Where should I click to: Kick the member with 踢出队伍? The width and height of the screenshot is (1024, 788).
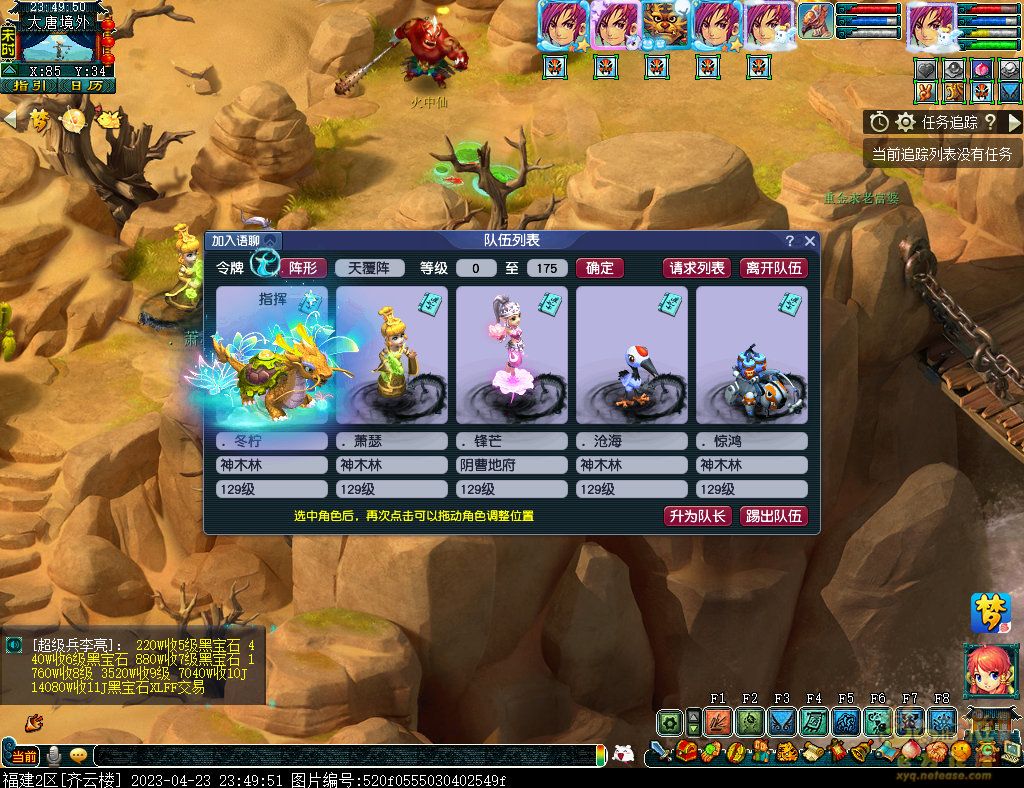773,516
